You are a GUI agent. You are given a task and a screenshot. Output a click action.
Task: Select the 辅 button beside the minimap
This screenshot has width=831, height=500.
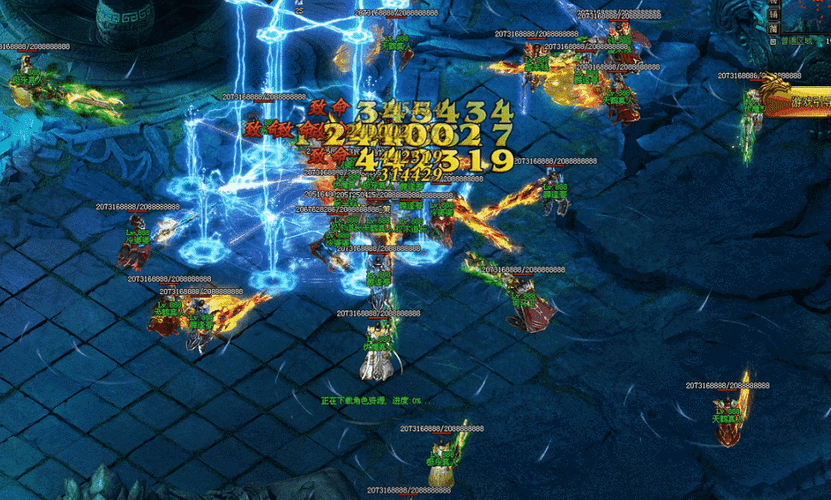point(773,14)
